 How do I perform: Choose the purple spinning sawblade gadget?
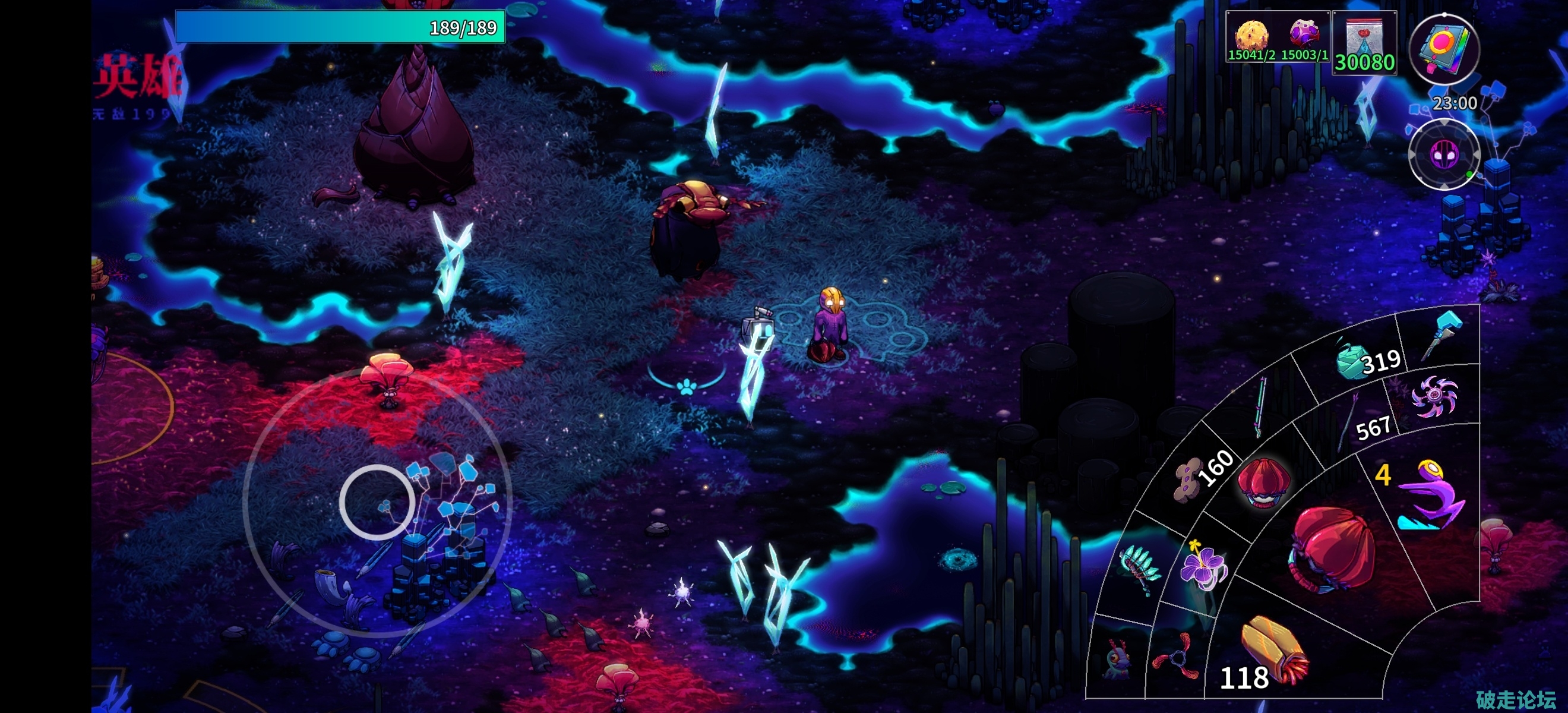1434,396
